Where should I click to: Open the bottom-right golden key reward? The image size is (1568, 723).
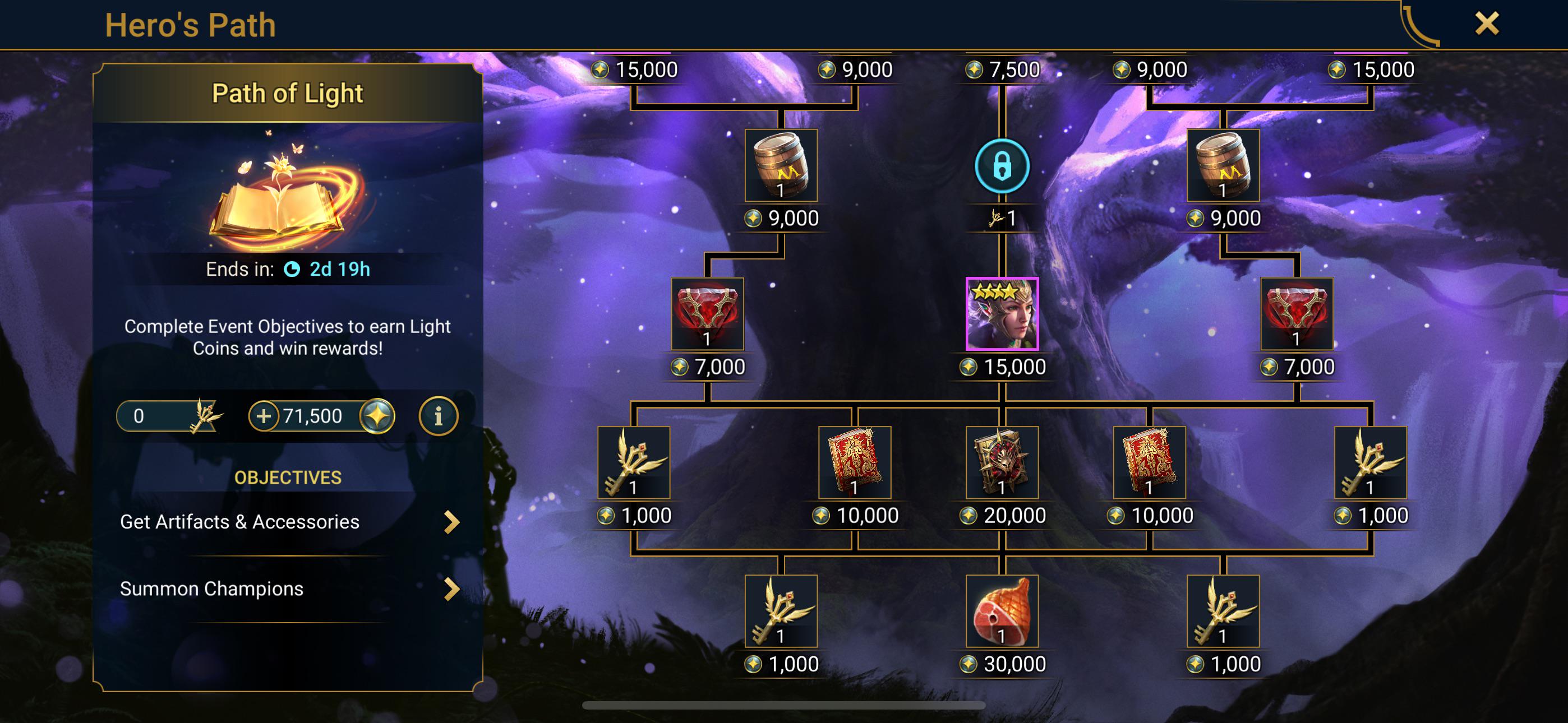(x=1224, y=611)
